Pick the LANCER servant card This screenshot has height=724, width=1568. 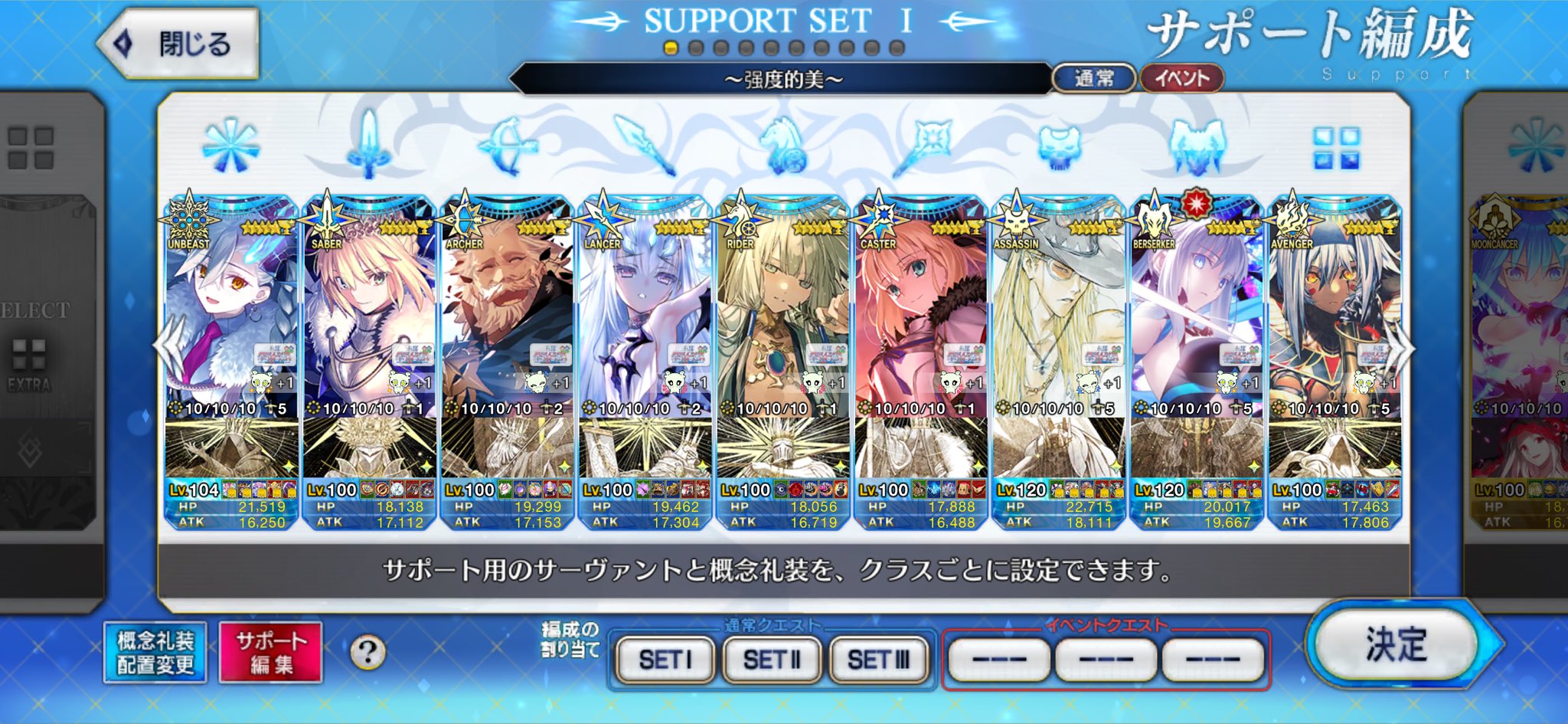[645, 322]
